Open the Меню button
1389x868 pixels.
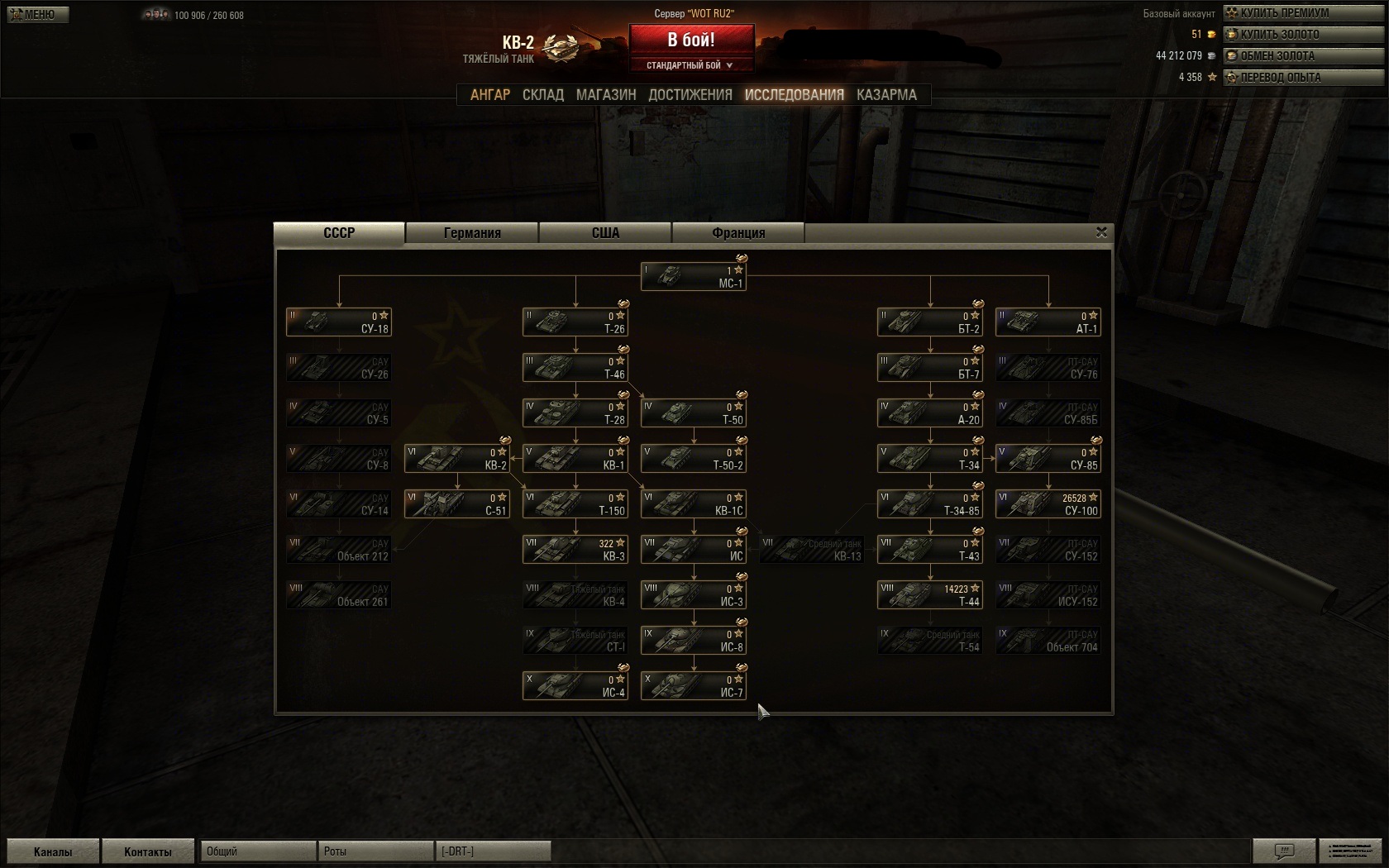tap(37, 14)
